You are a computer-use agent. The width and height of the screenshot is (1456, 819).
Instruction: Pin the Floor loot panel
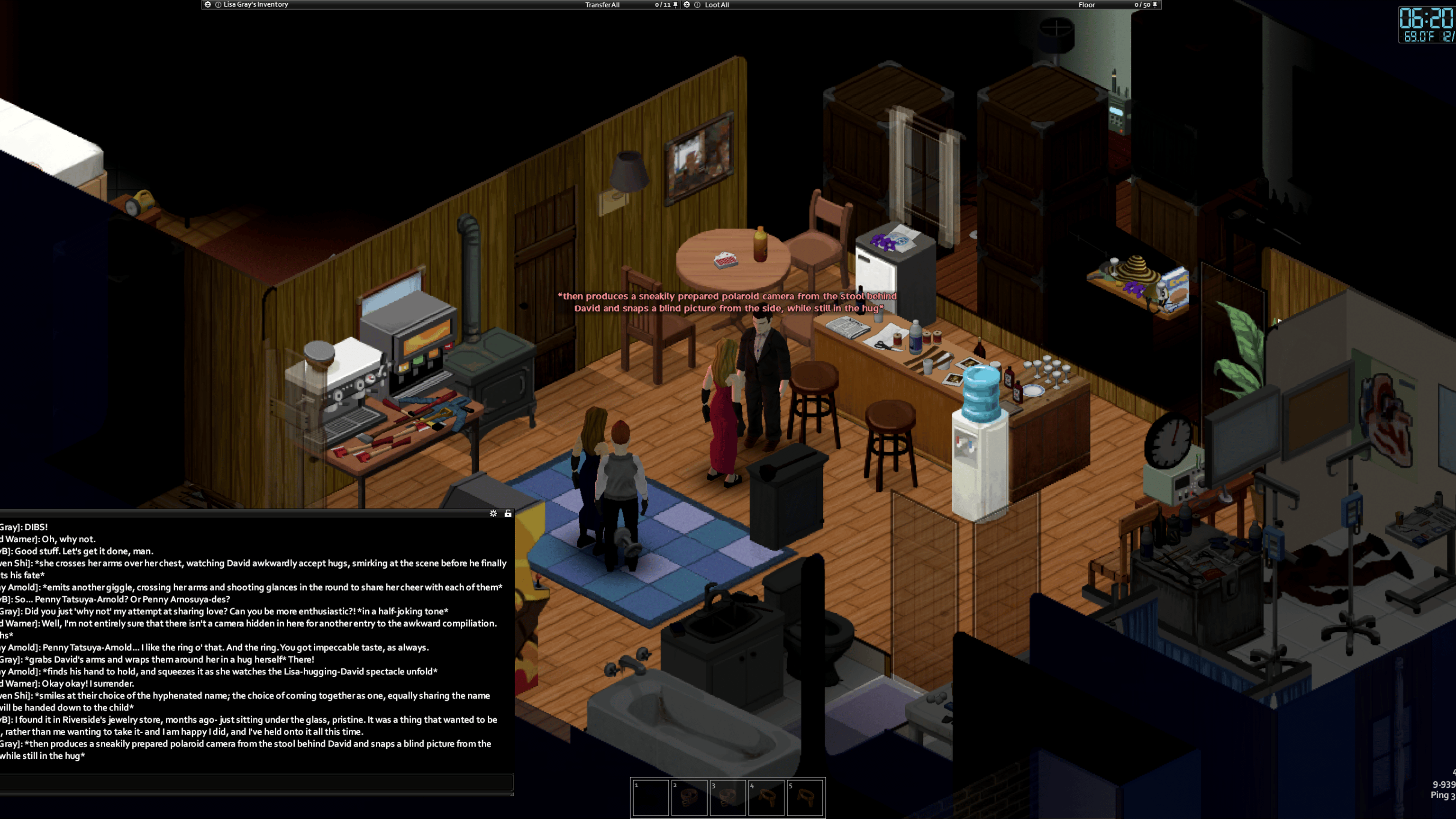click(1155, 5)
